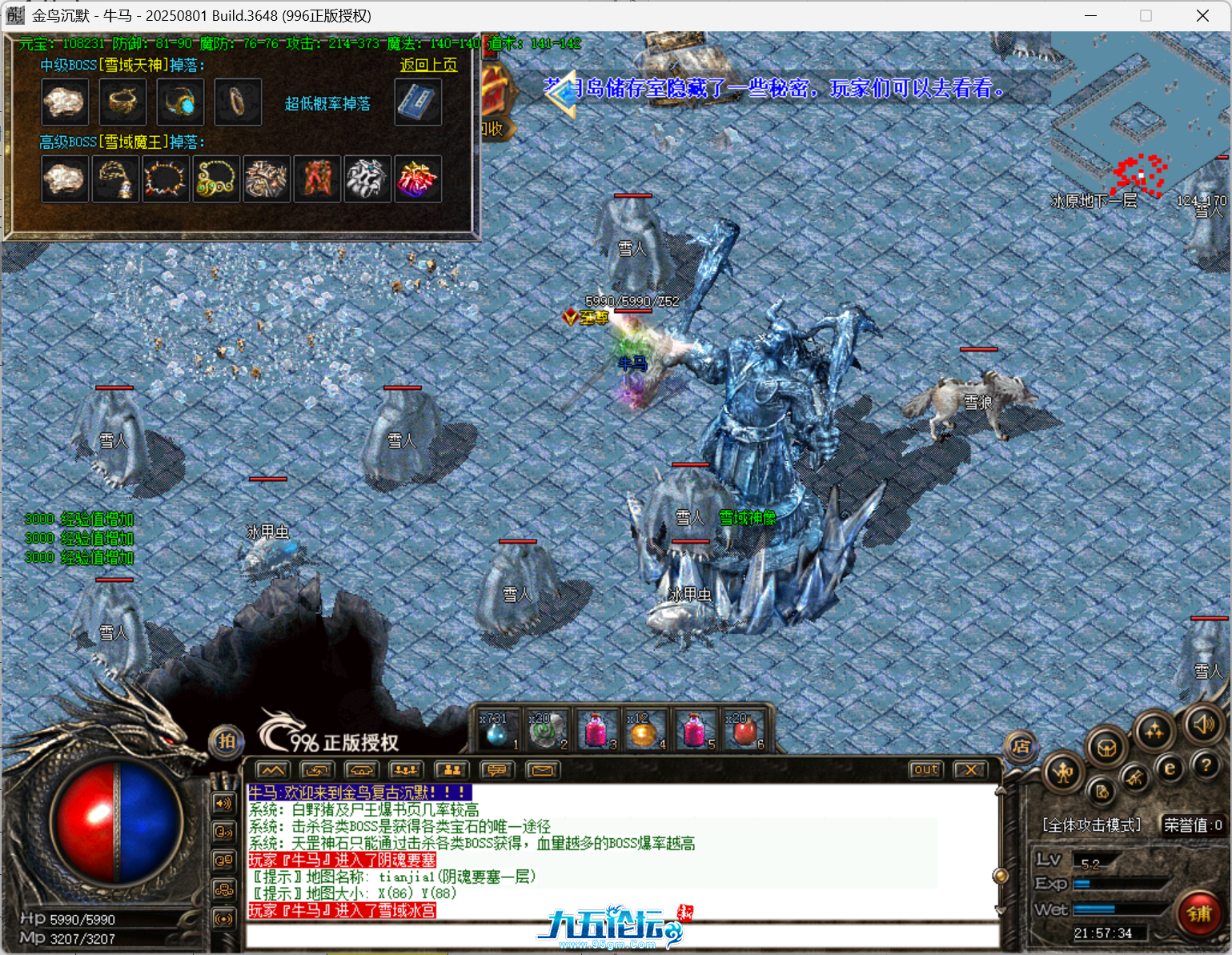Image resolution: width=1232 pixels, height=955 pixels.
Task: Click the 拍 auction icon above the HP orb
Action: [225, 743]
